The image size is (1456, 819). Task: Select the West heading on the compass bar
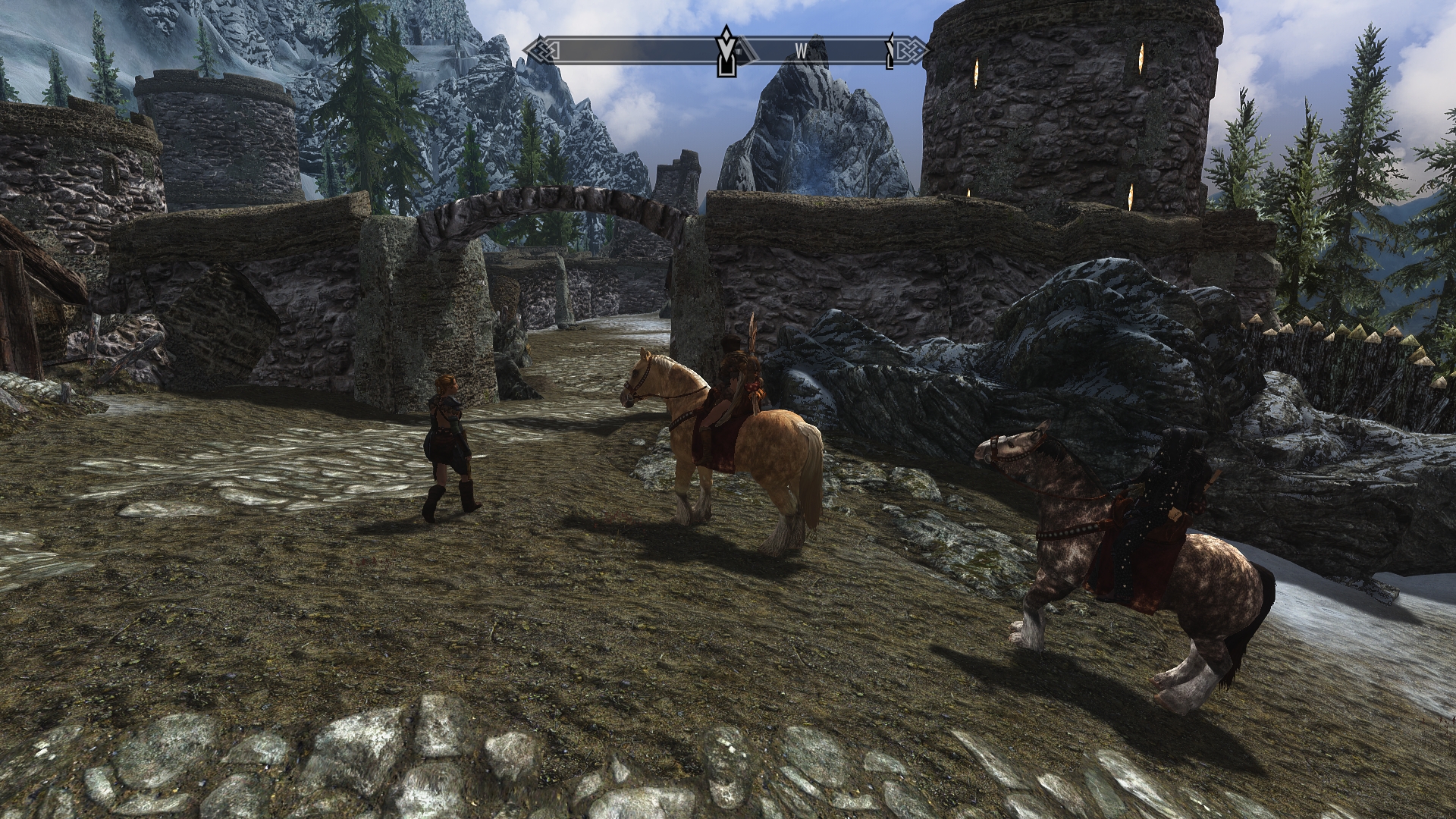pos(801,51)
